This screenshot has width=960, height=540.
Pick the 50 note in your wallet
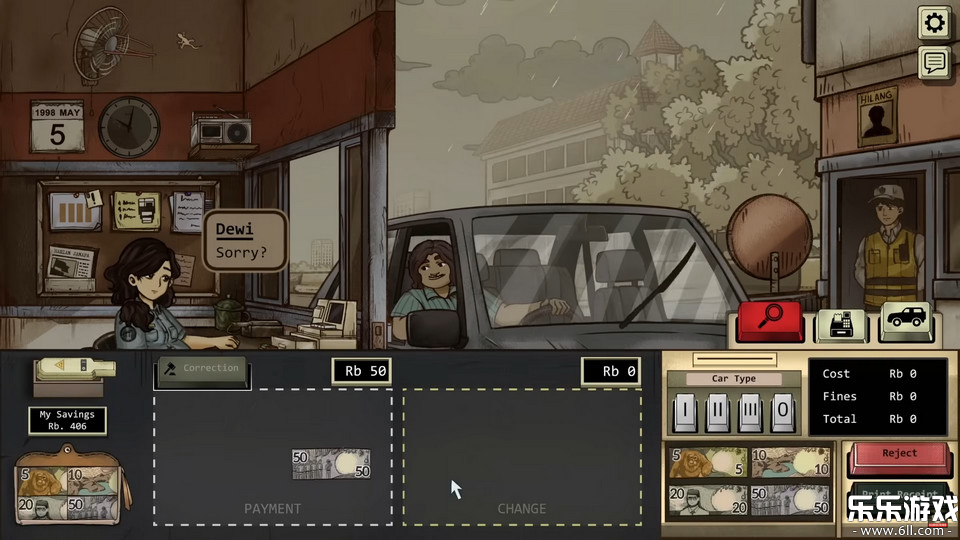coord(88,507)
